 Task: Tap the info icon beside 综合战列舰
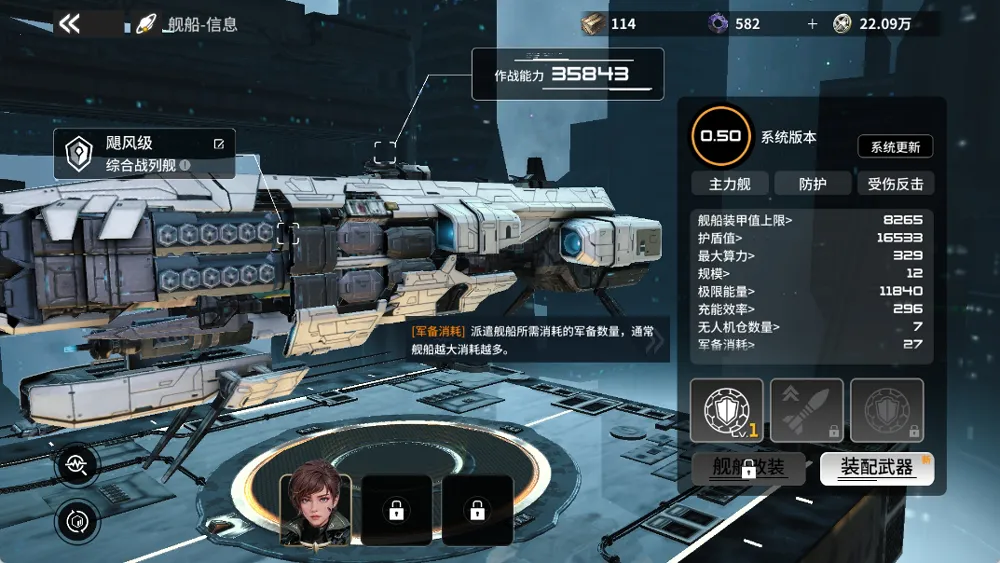(x=185, y=166)
